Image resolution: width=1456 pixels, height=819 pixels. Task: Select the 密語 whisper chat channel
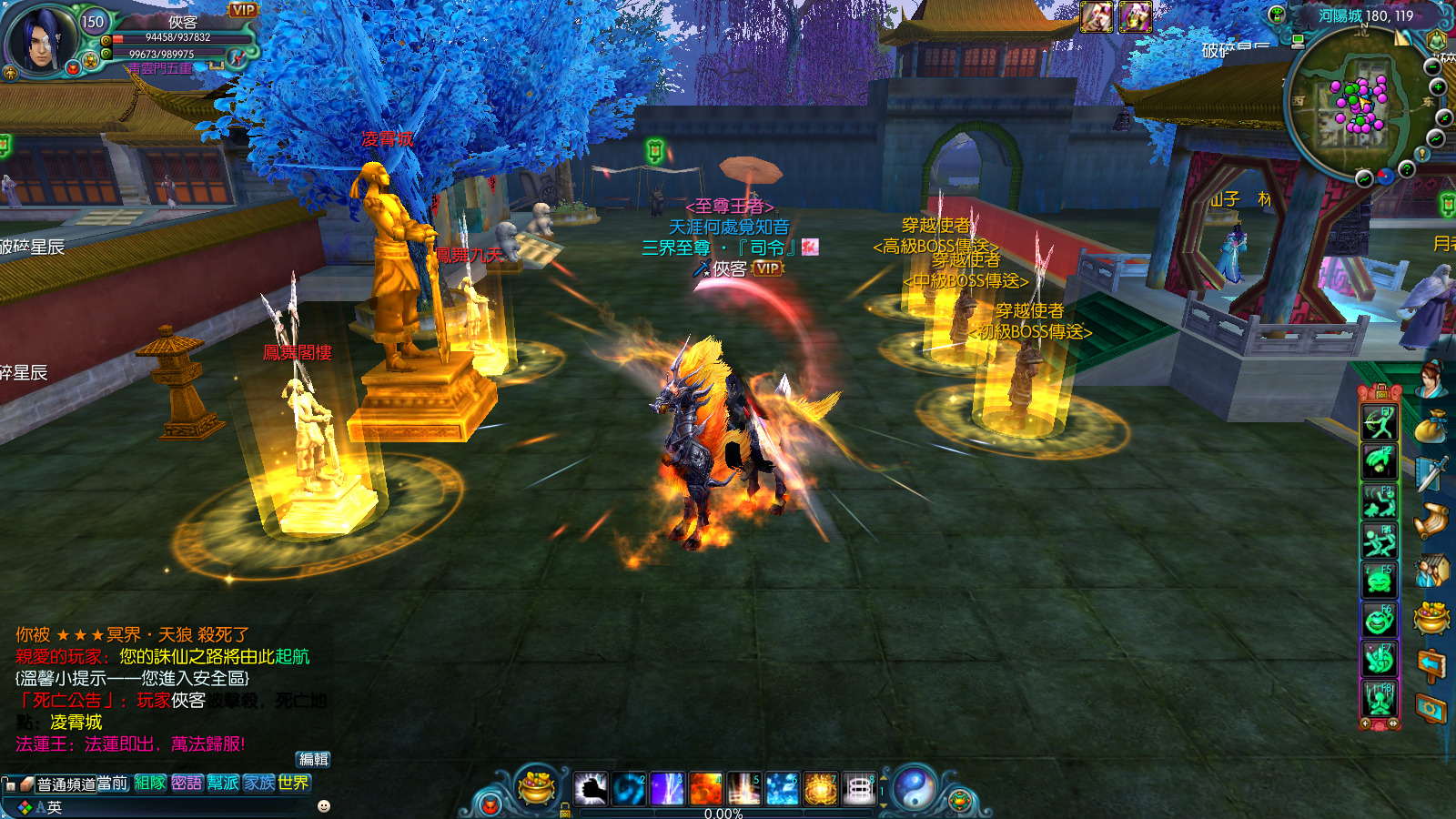tap(187, 783)
